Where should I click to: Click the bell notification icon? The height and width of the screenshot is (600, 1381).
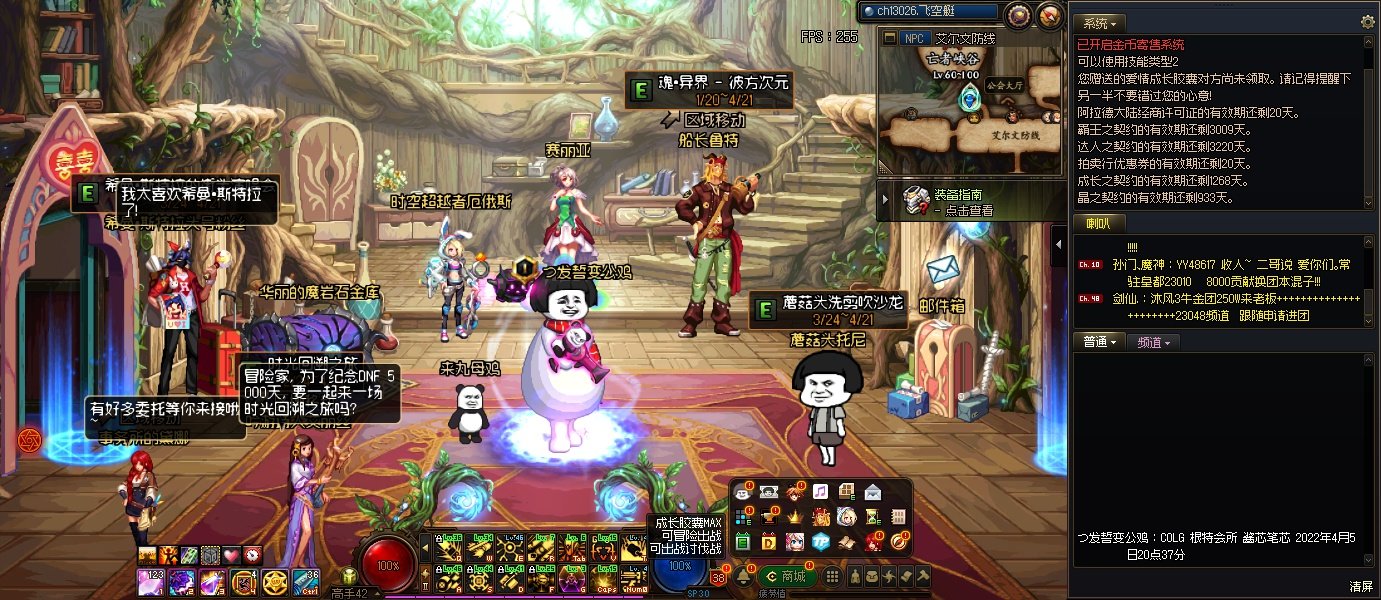tap(744, 576)
